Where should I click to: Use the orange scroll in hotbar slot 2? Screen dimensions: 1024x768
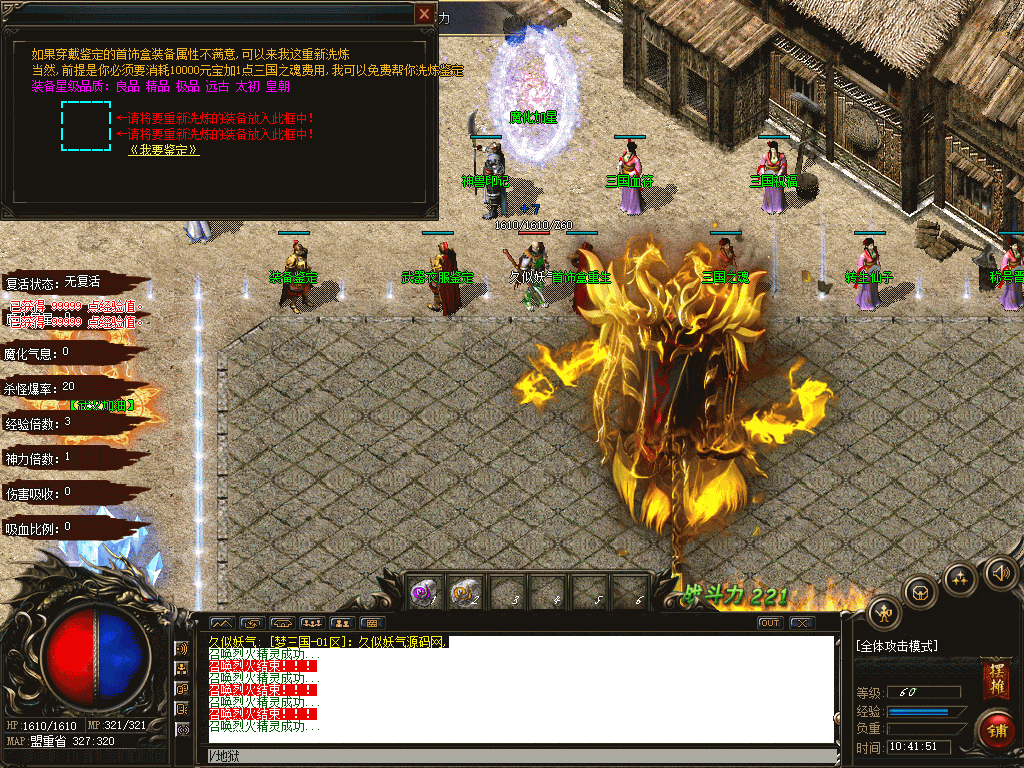tap(462, 591)
